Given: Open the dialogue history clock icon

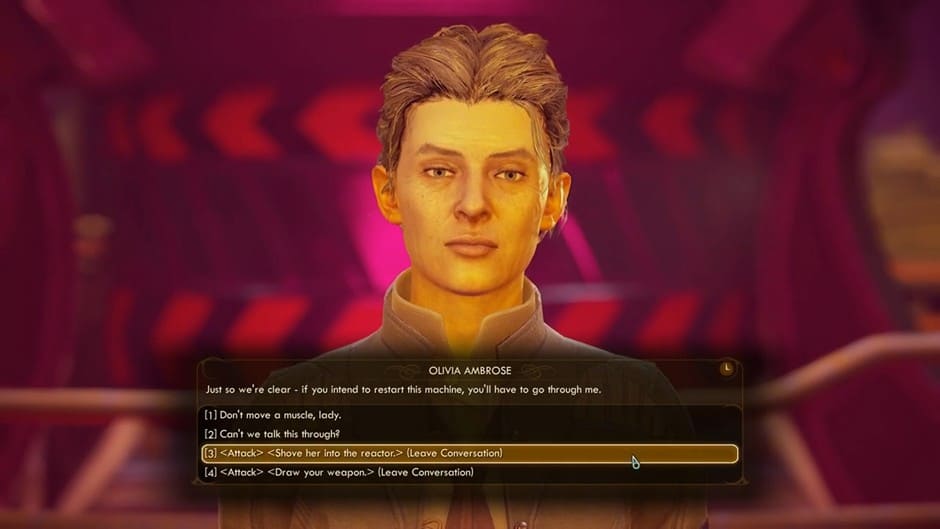Looking at the screenshot, I should tap(726, 369).
